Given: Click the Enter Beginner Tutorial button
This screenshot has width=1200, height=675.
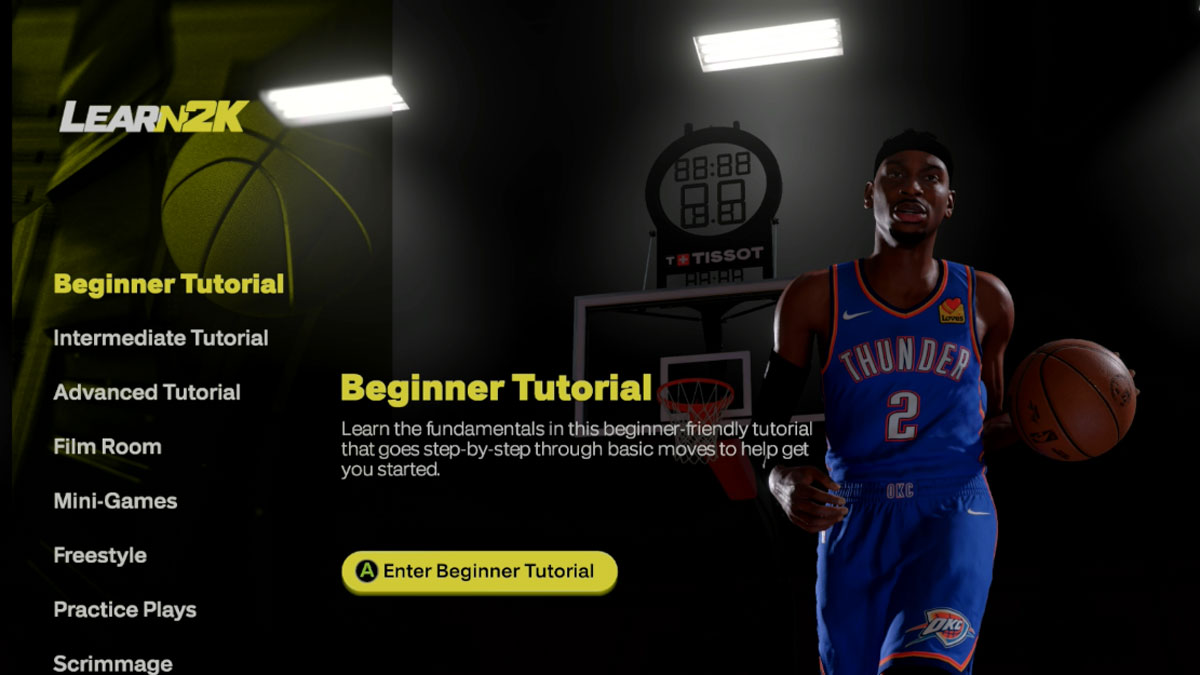Looking at the screenshot, I should point(479,572).
